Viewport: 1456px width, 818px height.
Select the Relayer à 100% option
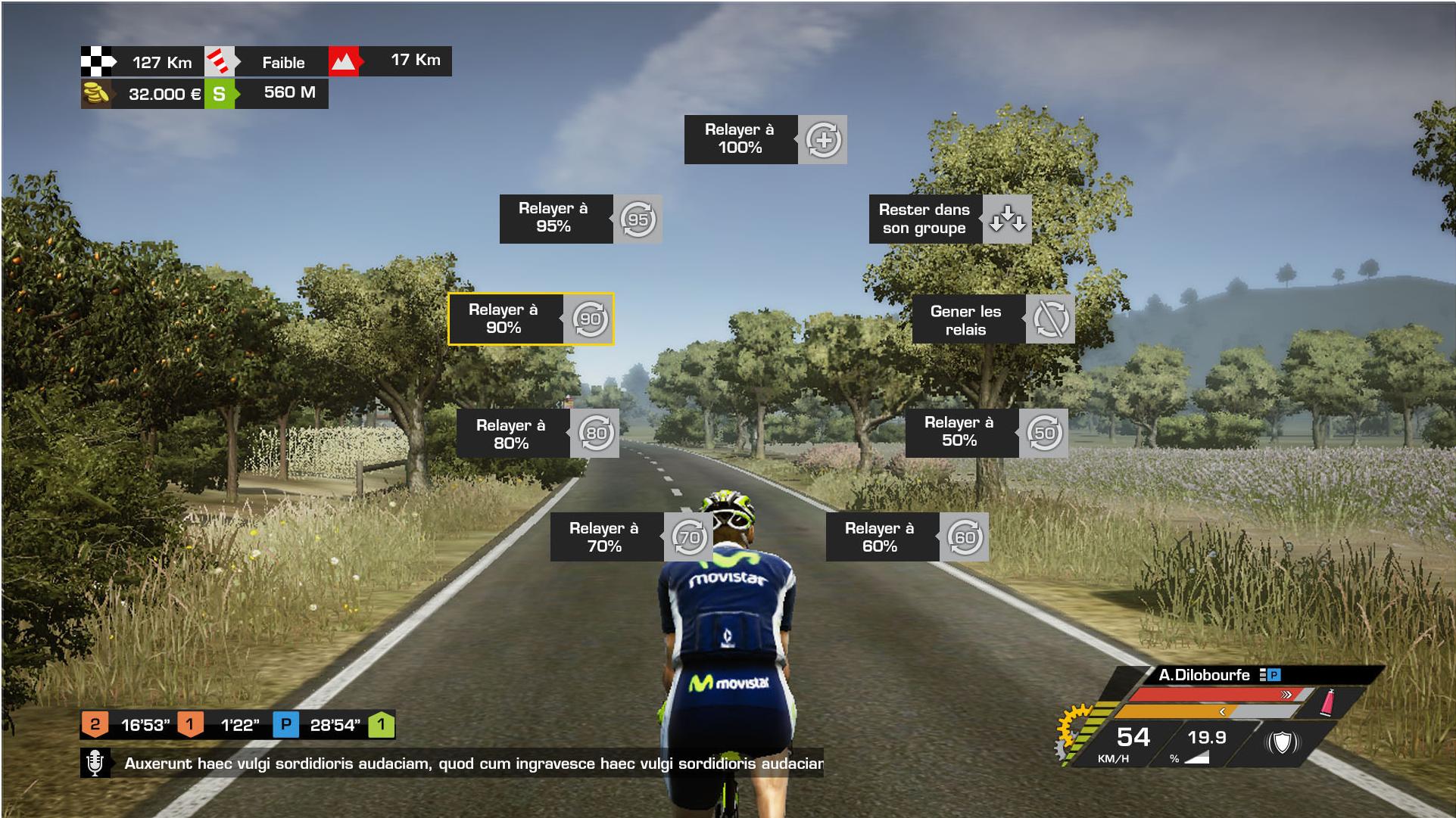[765, 139]
